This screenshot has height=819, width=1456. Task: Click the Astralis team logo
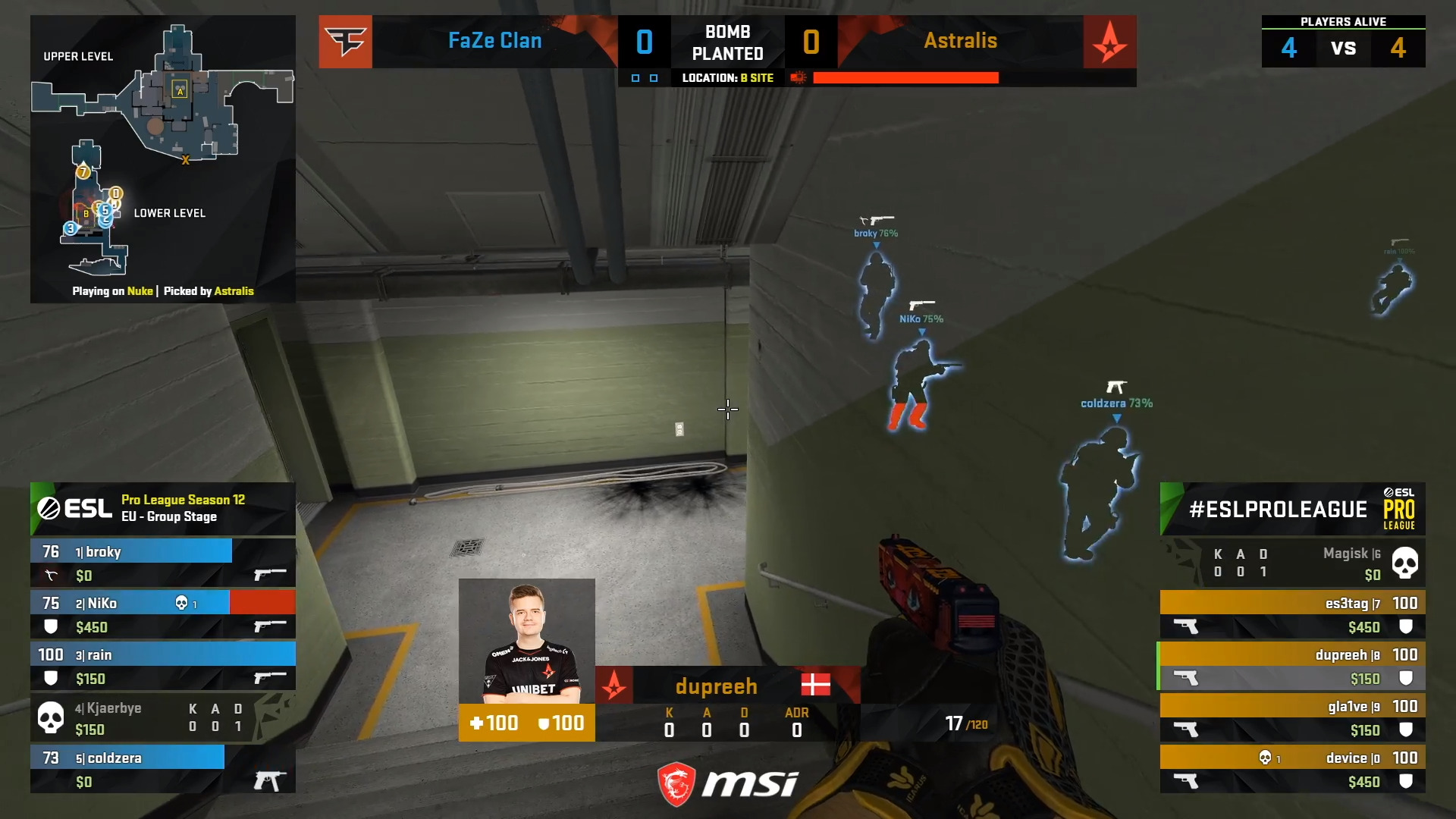(1109, 42)
